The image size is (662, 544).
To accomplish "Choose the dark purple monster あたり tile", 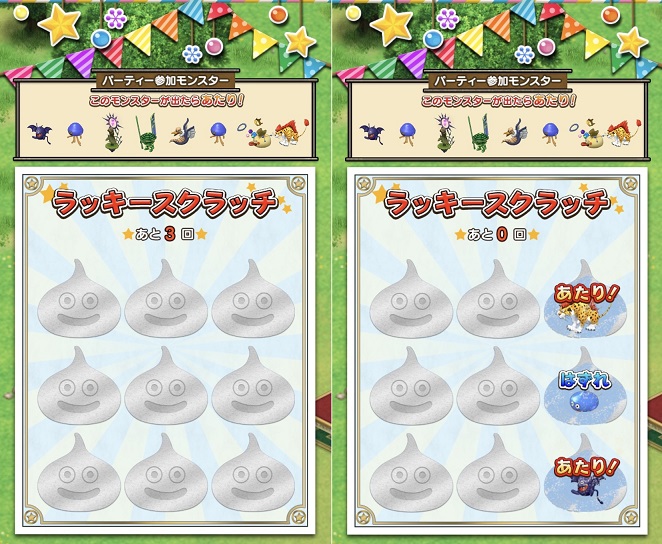I will (584, 480).
